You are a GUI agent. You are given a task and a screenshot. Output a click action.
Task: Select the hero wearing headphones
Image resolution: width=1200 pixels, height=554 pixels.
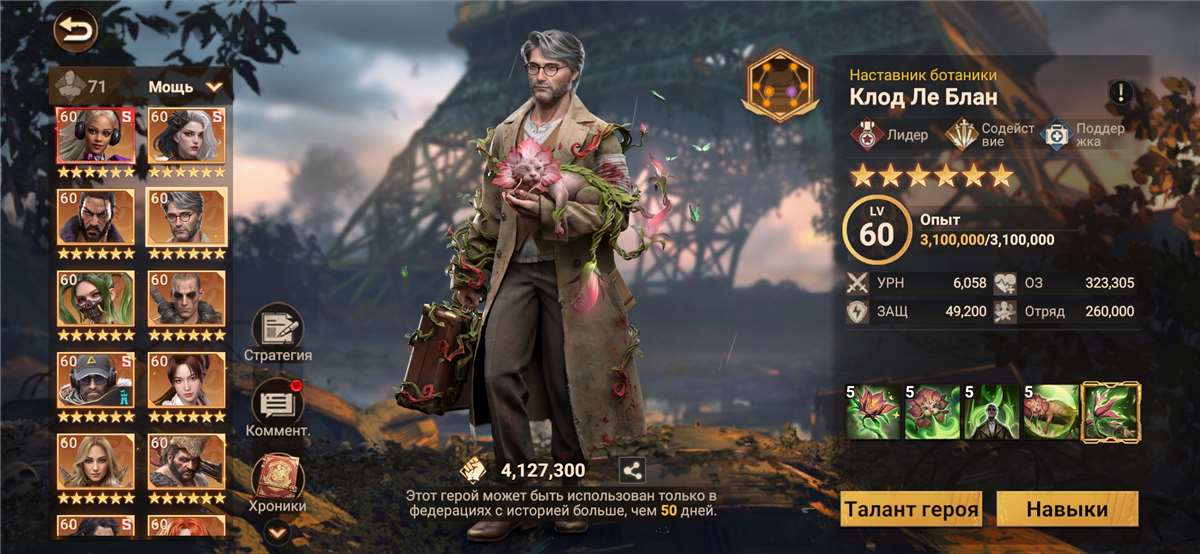96,137
